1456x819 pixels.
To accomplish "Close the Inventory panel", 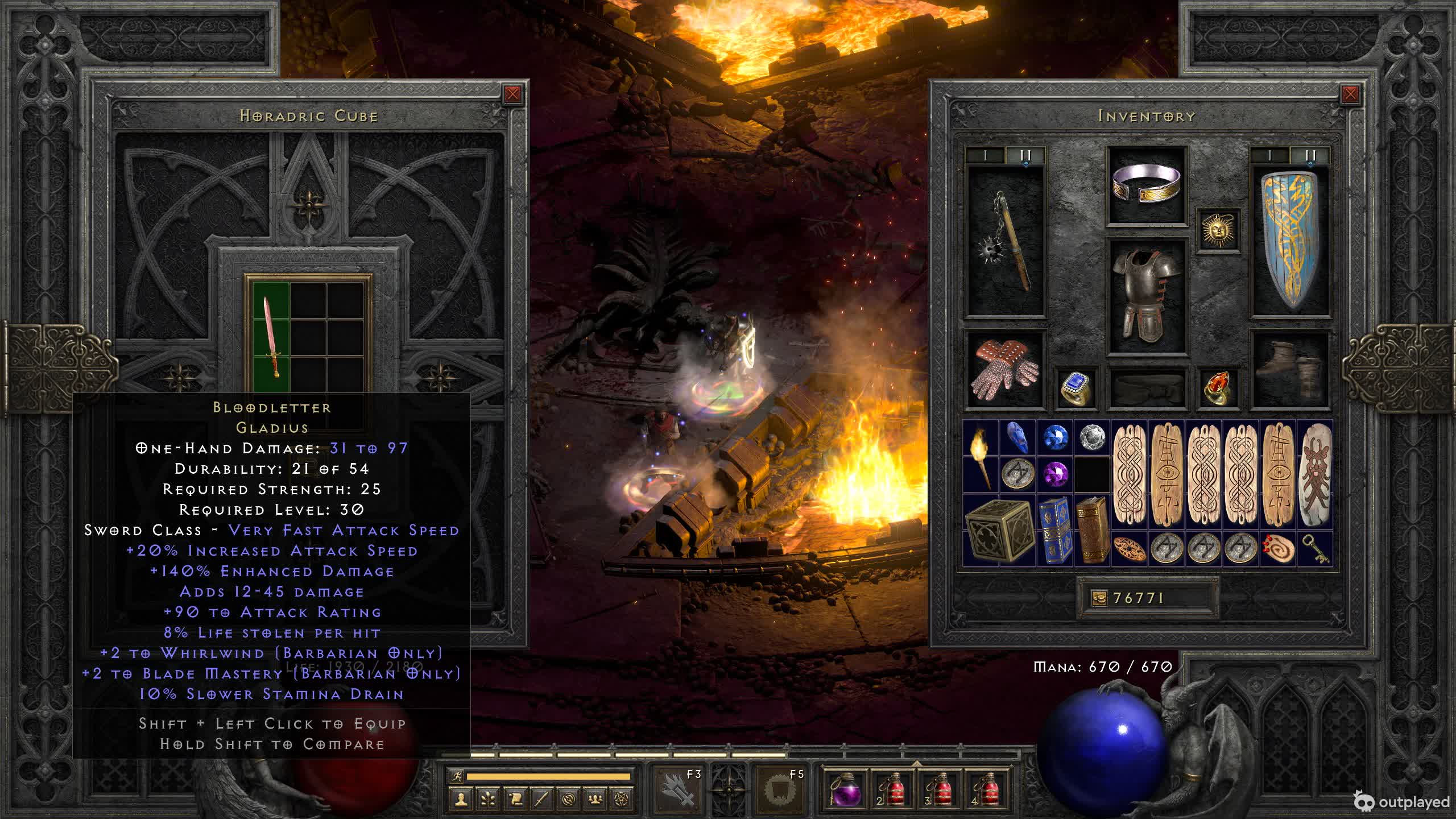I will coord(1350,94).
